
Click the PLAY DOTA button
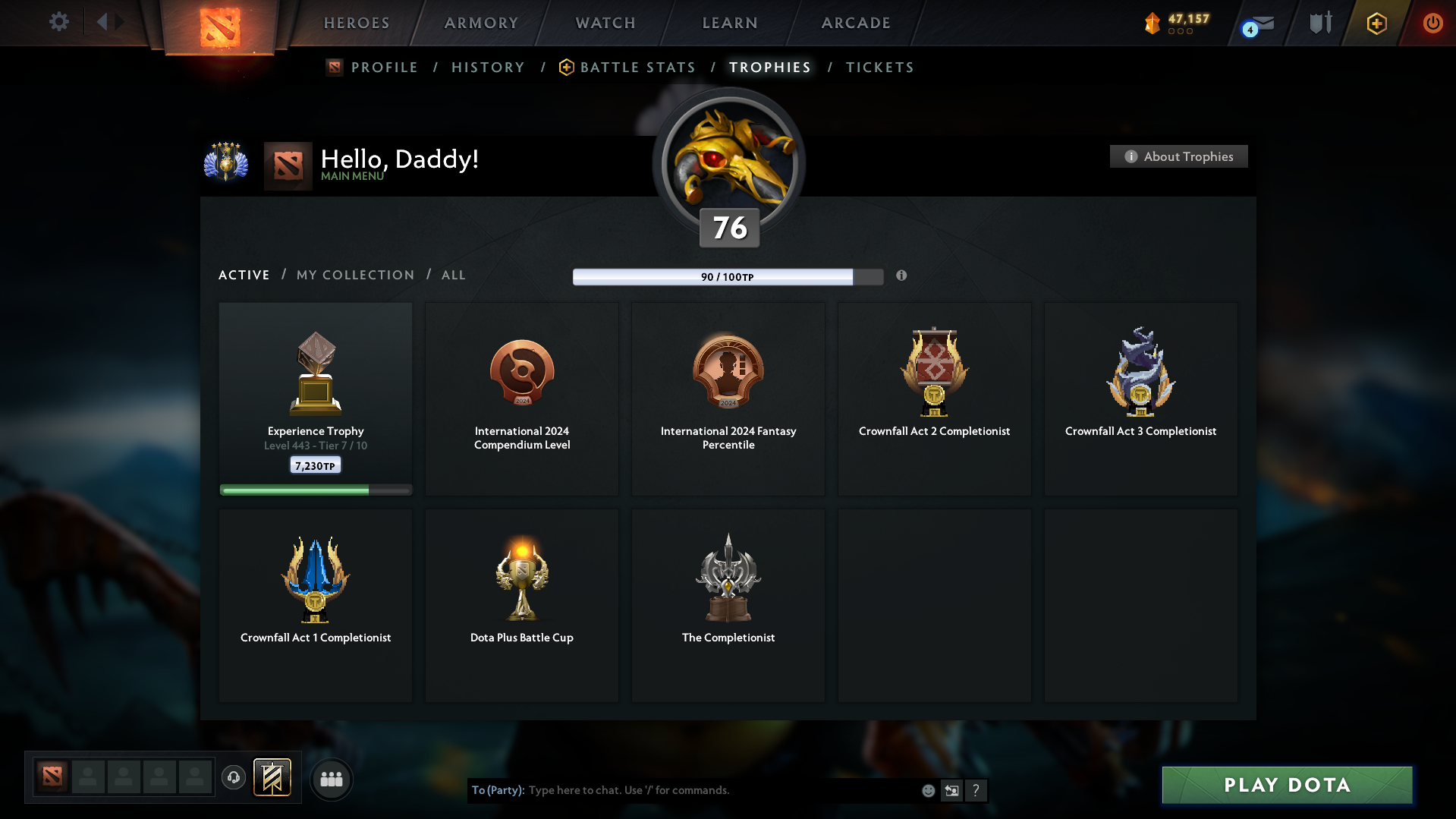(1287, 785)
